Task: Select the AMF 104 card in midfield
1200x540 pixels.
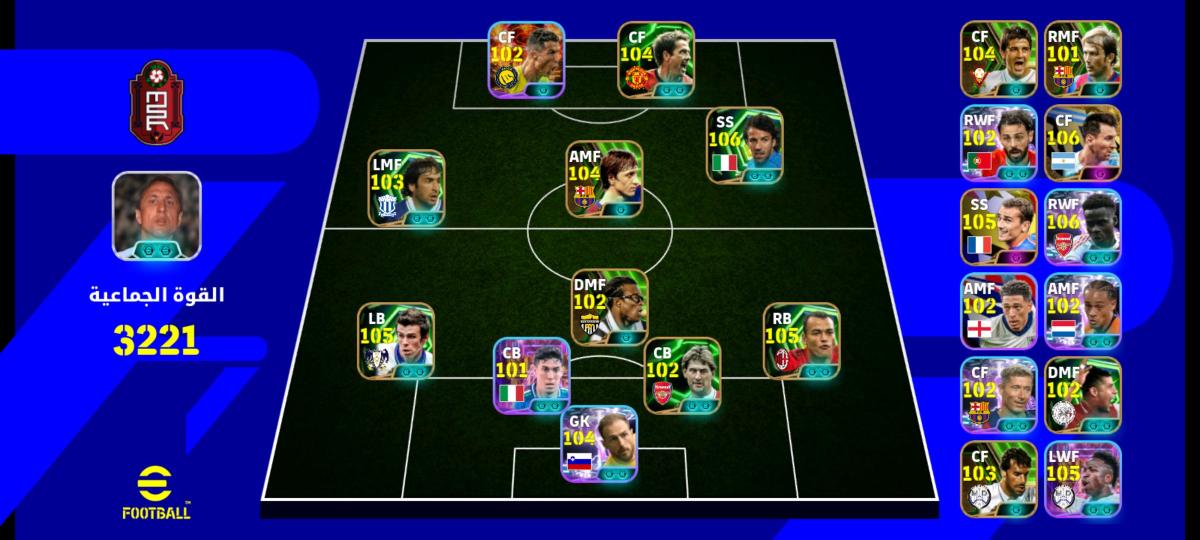Action: pyautogui.click(x=605, y=178)
